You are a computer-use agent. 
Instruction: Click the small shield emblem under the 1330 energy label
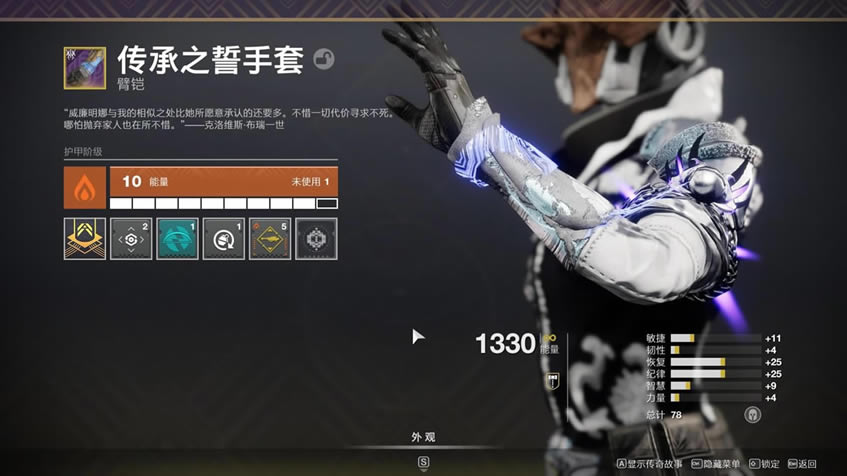pos(550,380)
